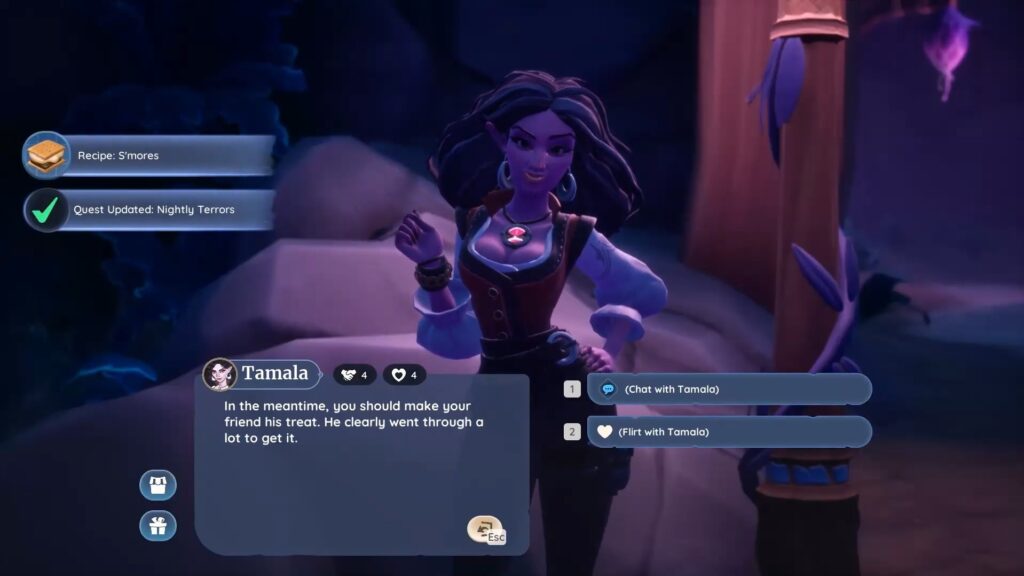Select the Flirt with Tamala option

point(728,432)
